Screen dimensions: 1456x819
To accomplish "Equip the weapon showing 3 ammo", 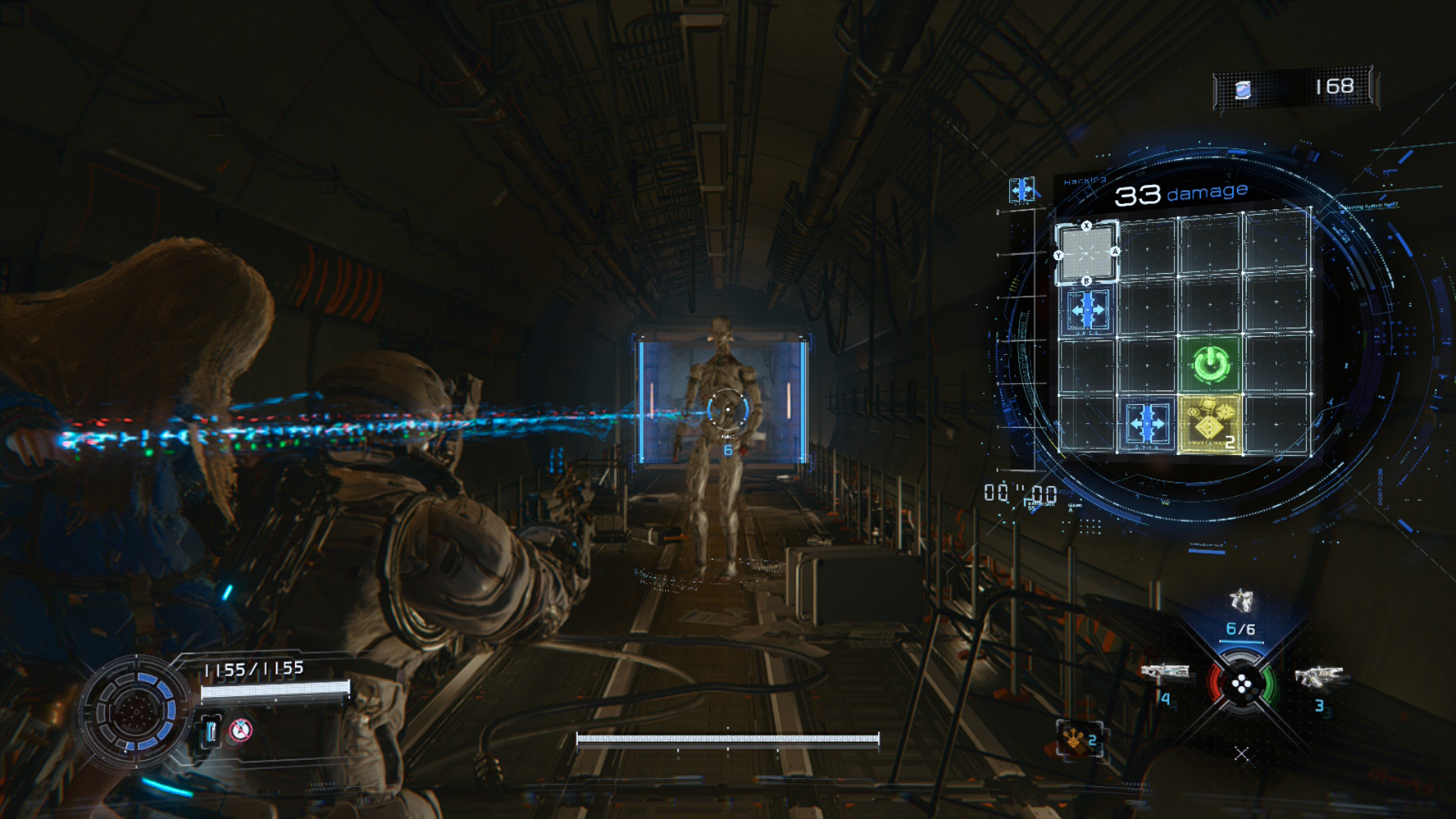I will coord(1319,676).
